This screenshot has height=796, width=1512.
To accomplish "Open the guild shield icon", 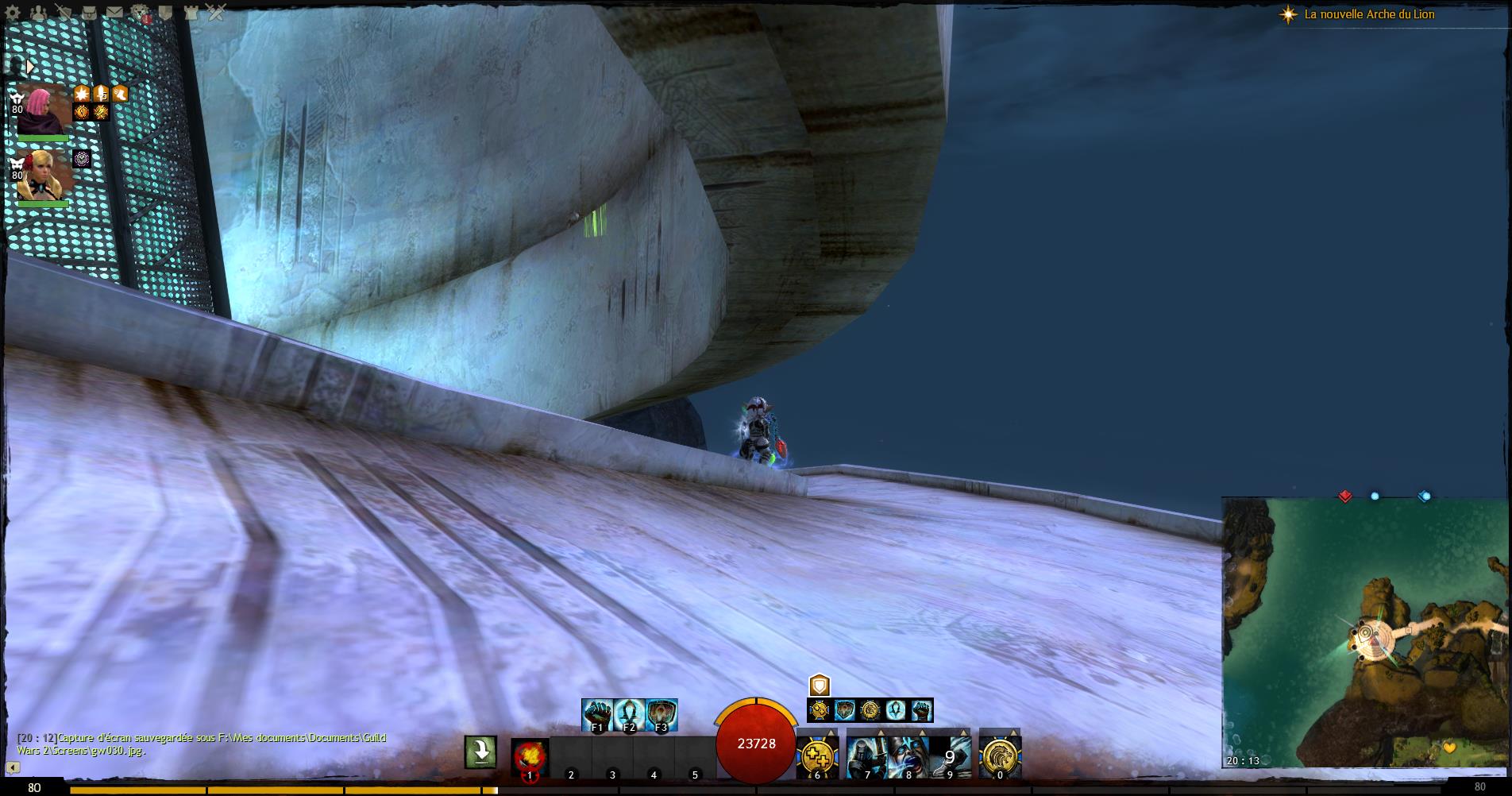I will [x=165, y=13].
